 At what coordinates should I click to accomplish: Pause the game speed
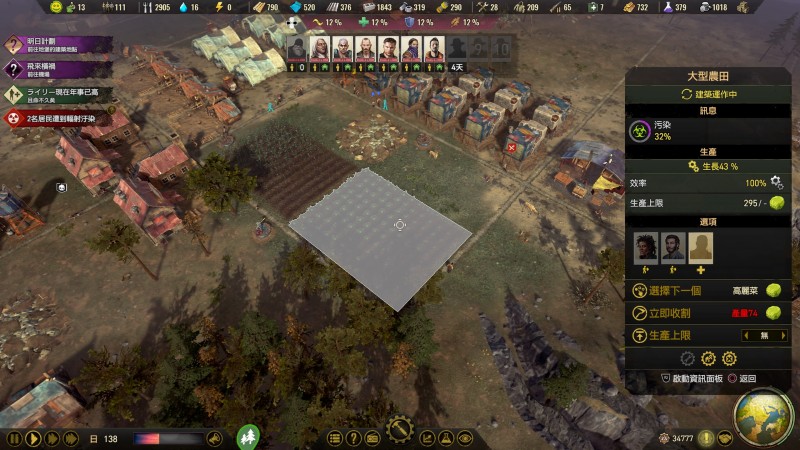click(14, 438)
